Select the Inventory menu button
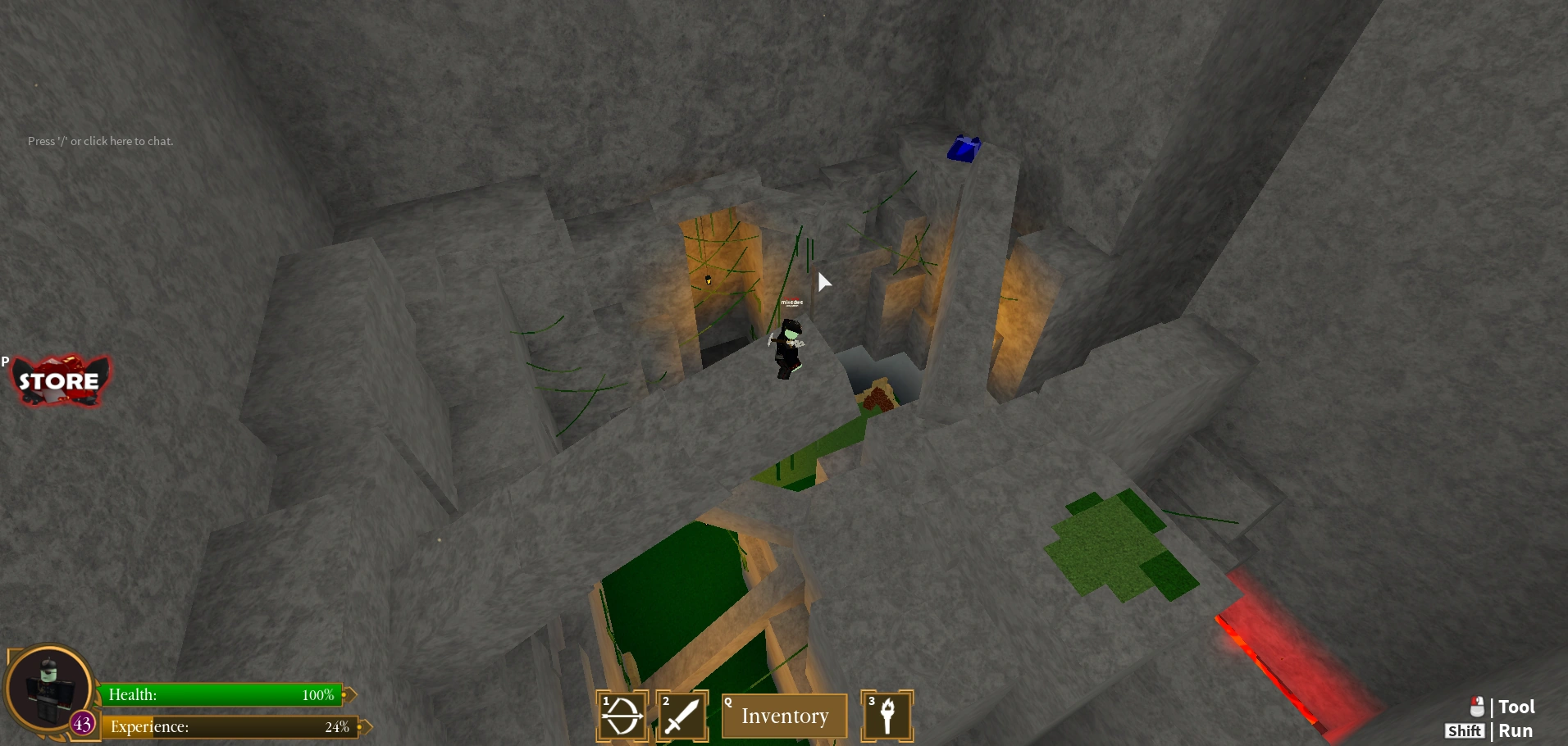Viewport: 1568px width, 746px height. 784,716
